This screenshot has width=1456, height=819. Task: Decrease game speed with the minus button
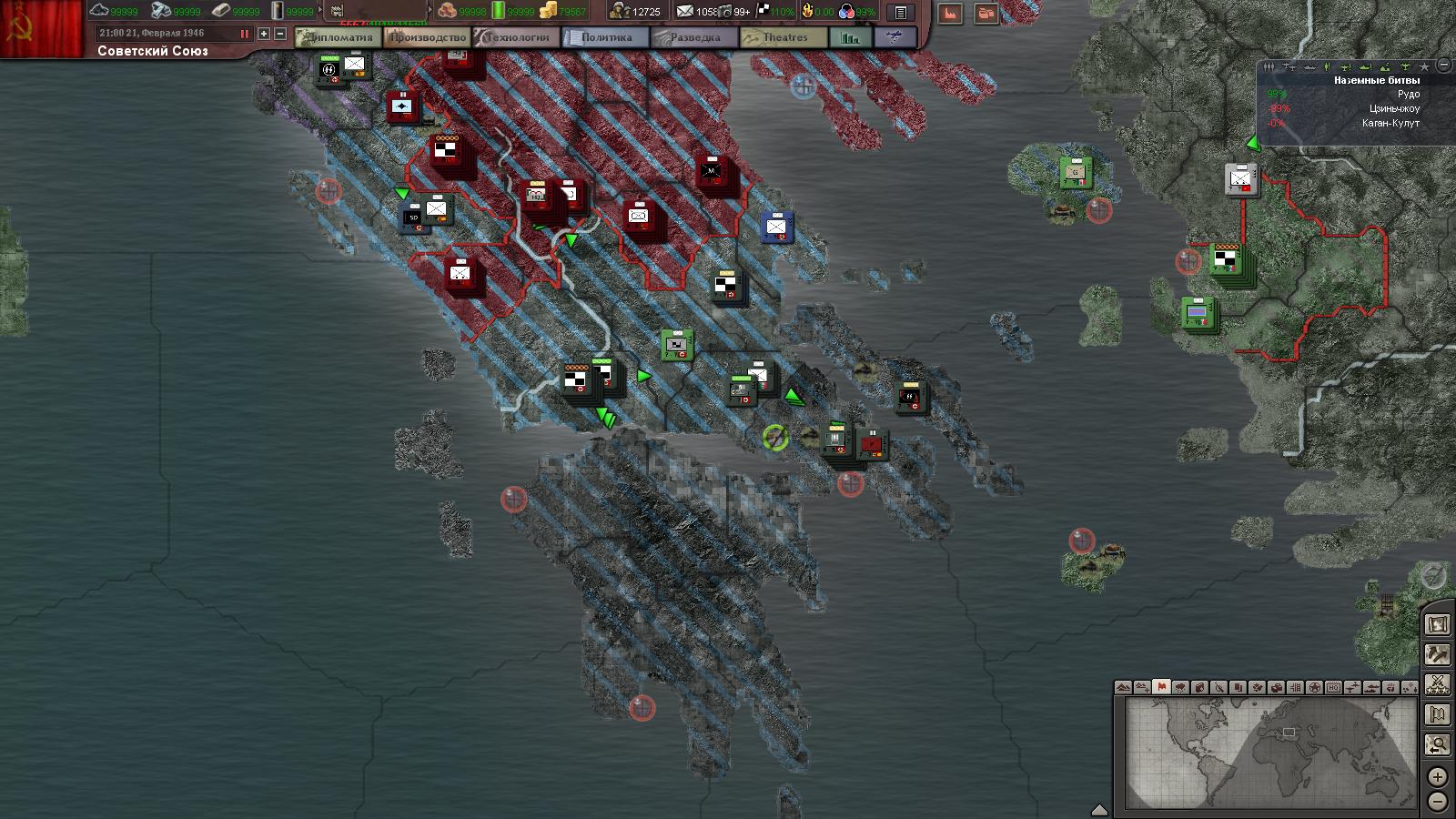coord(280,34)
